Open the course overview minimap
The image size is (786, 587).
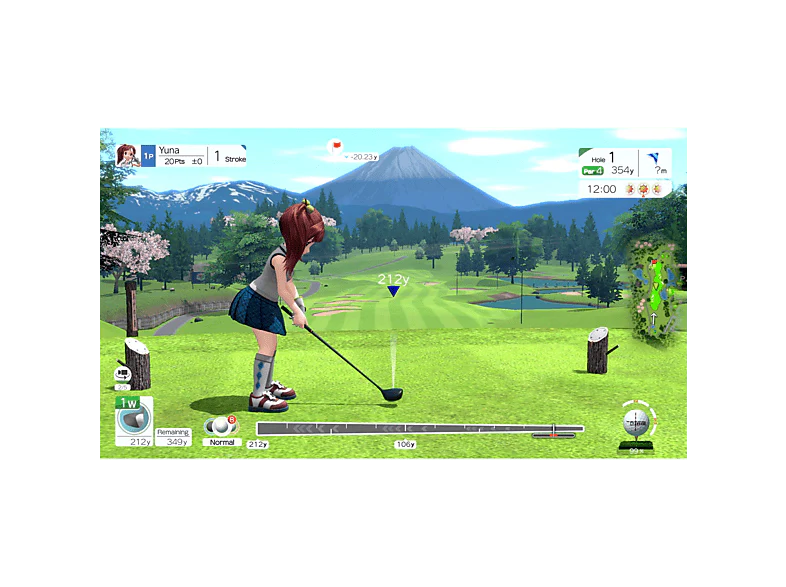(653, 291)
